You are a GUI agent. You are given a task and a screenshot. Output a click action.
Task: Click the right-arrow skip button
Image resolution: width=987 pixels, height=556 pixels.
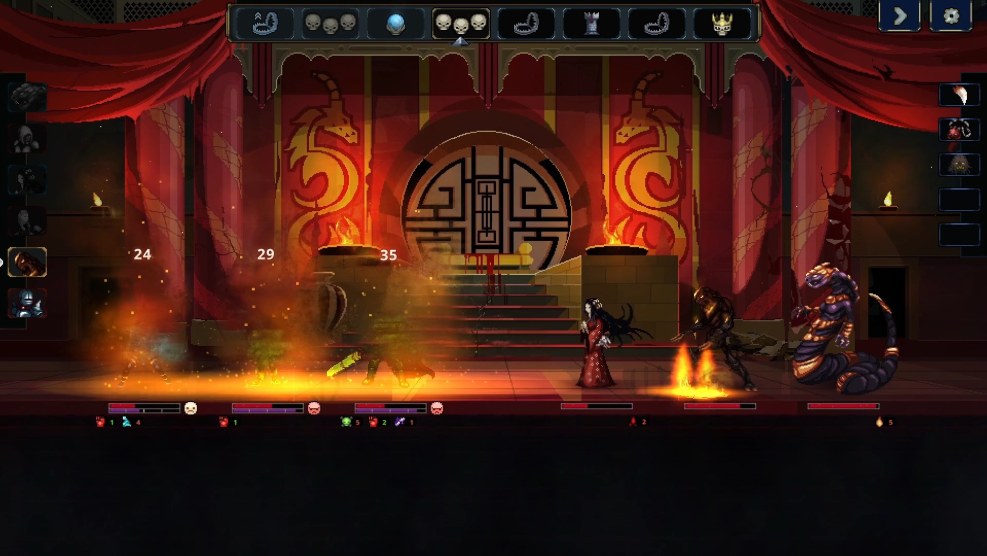[x=900, y=16]
